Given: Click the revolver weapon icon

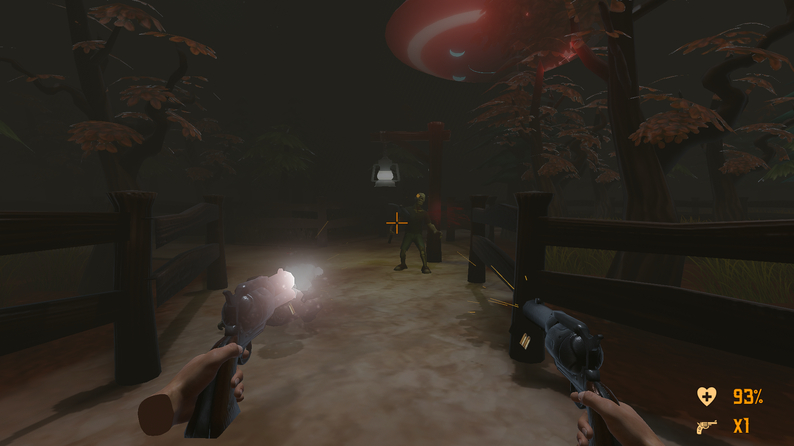Looking at the screenshot, I should tap(707, 427).
